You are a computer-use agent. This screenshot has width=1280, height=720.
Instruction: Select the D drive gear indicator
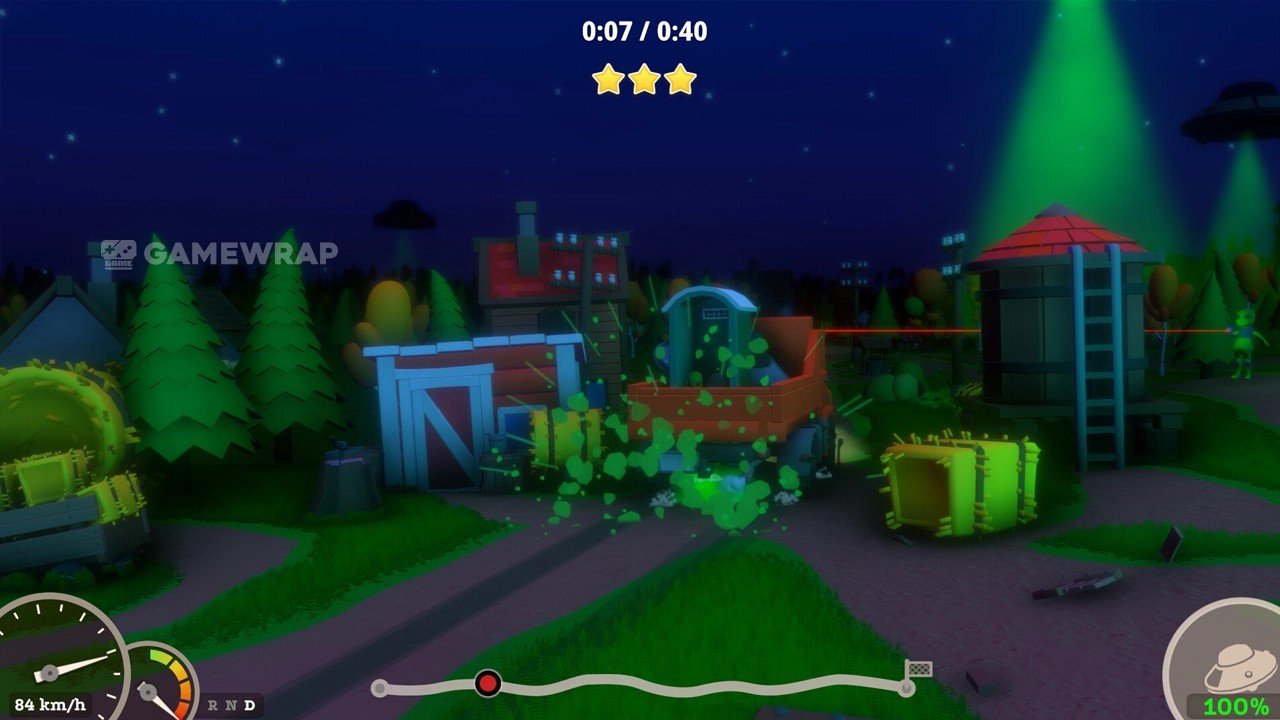(249, 705)
